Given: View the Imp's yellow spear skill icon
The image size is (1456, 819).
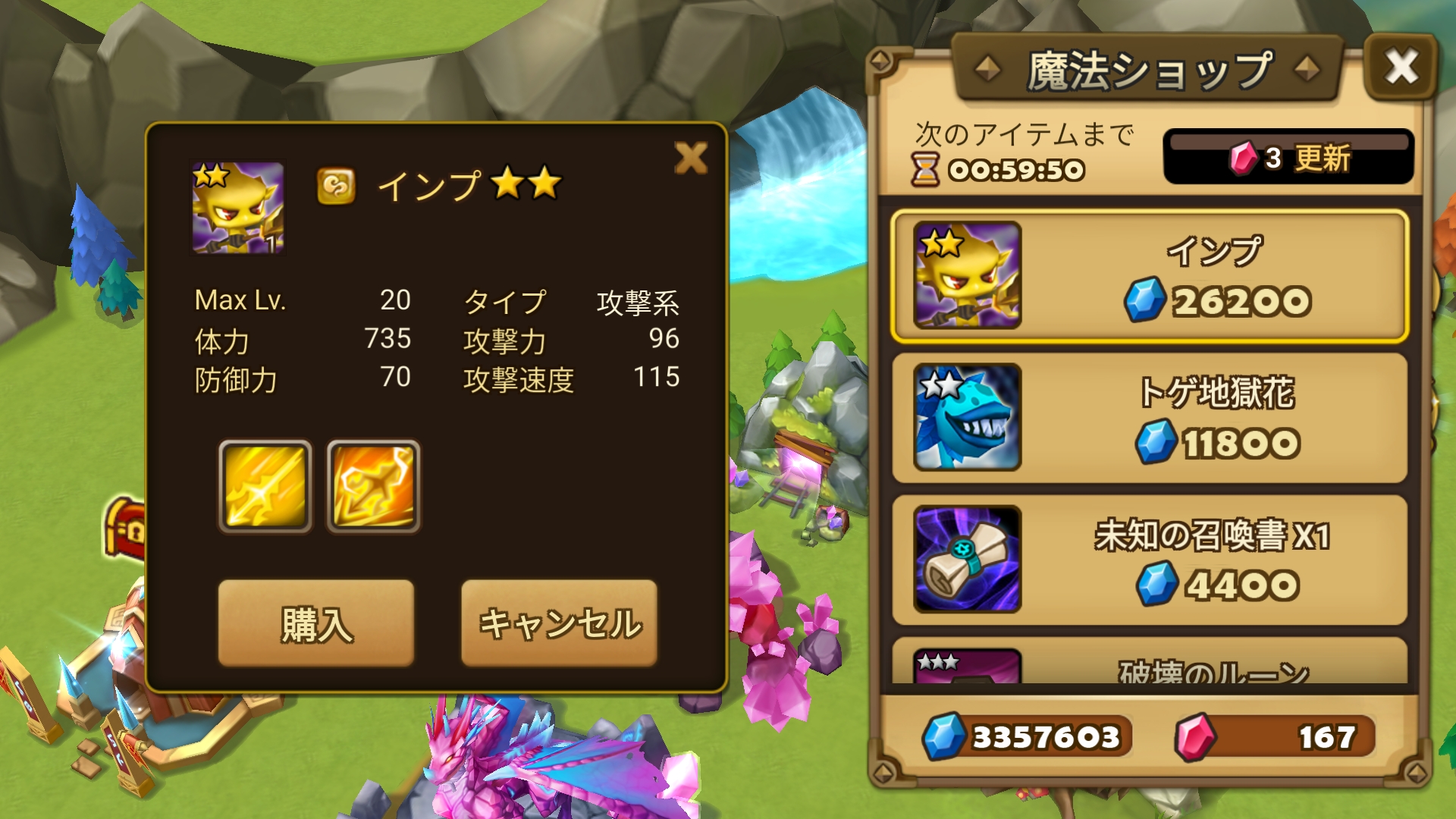Looking at the screenshot, I should (265, 487).
